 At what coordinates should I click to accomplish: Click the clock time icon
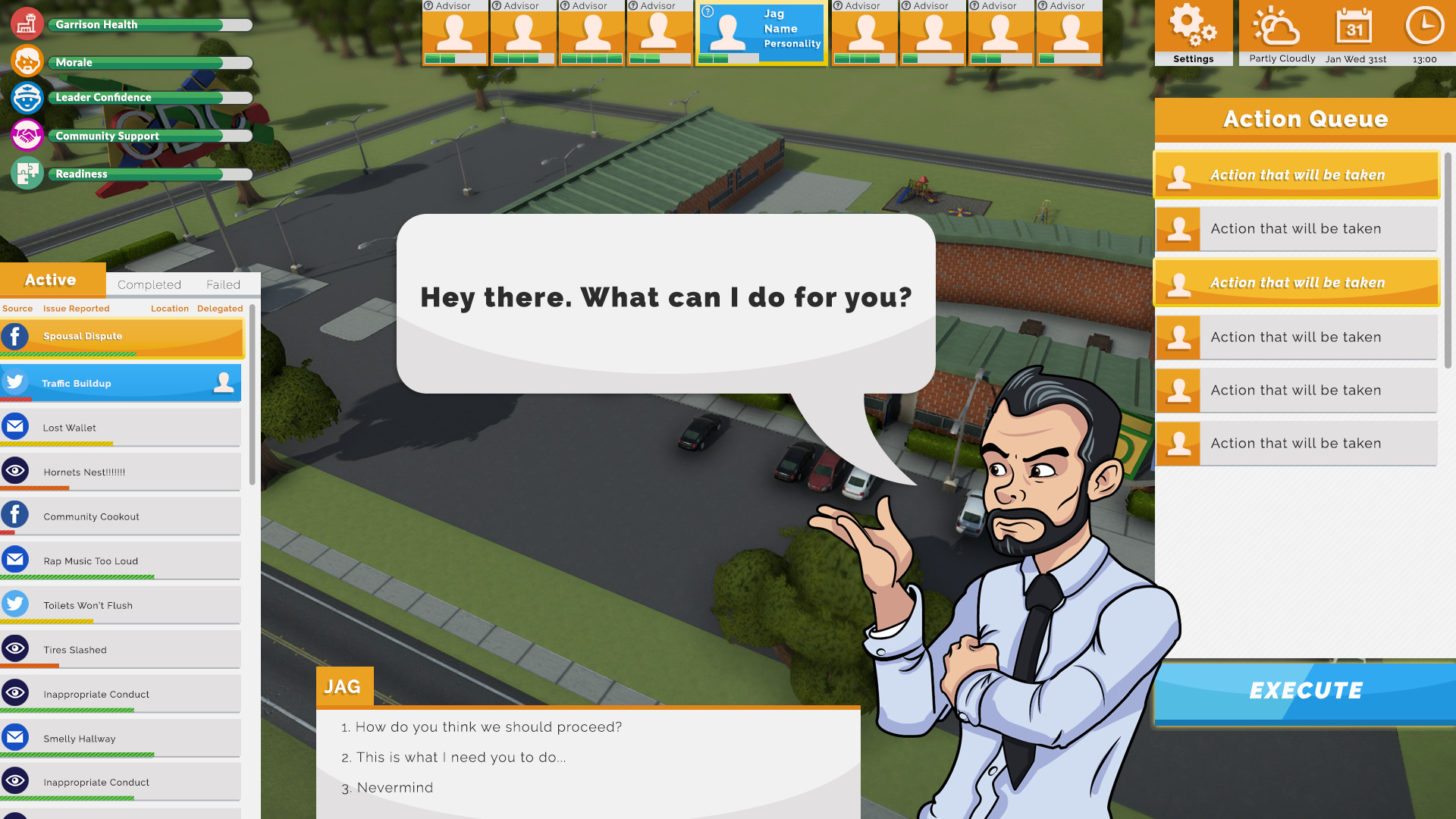(x=1424, y=27)
